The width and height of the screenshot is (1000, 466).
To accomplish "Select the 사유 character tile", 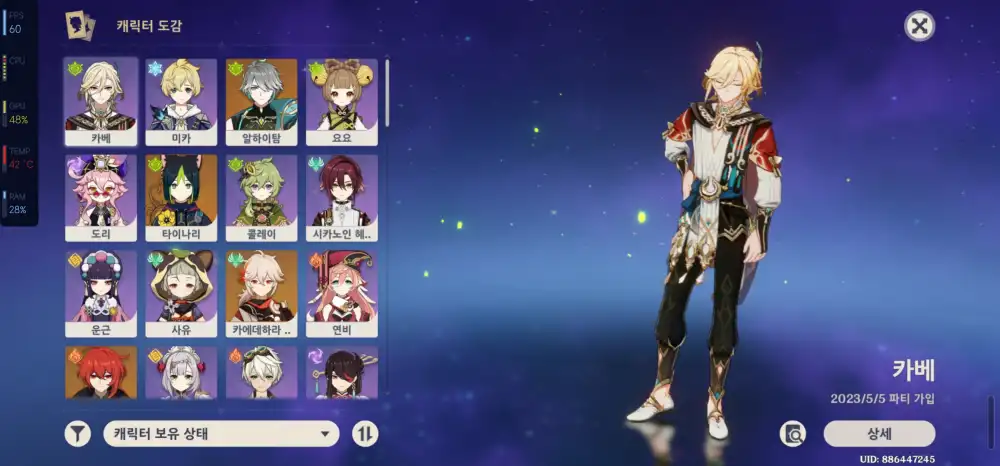I will [181, 293].
